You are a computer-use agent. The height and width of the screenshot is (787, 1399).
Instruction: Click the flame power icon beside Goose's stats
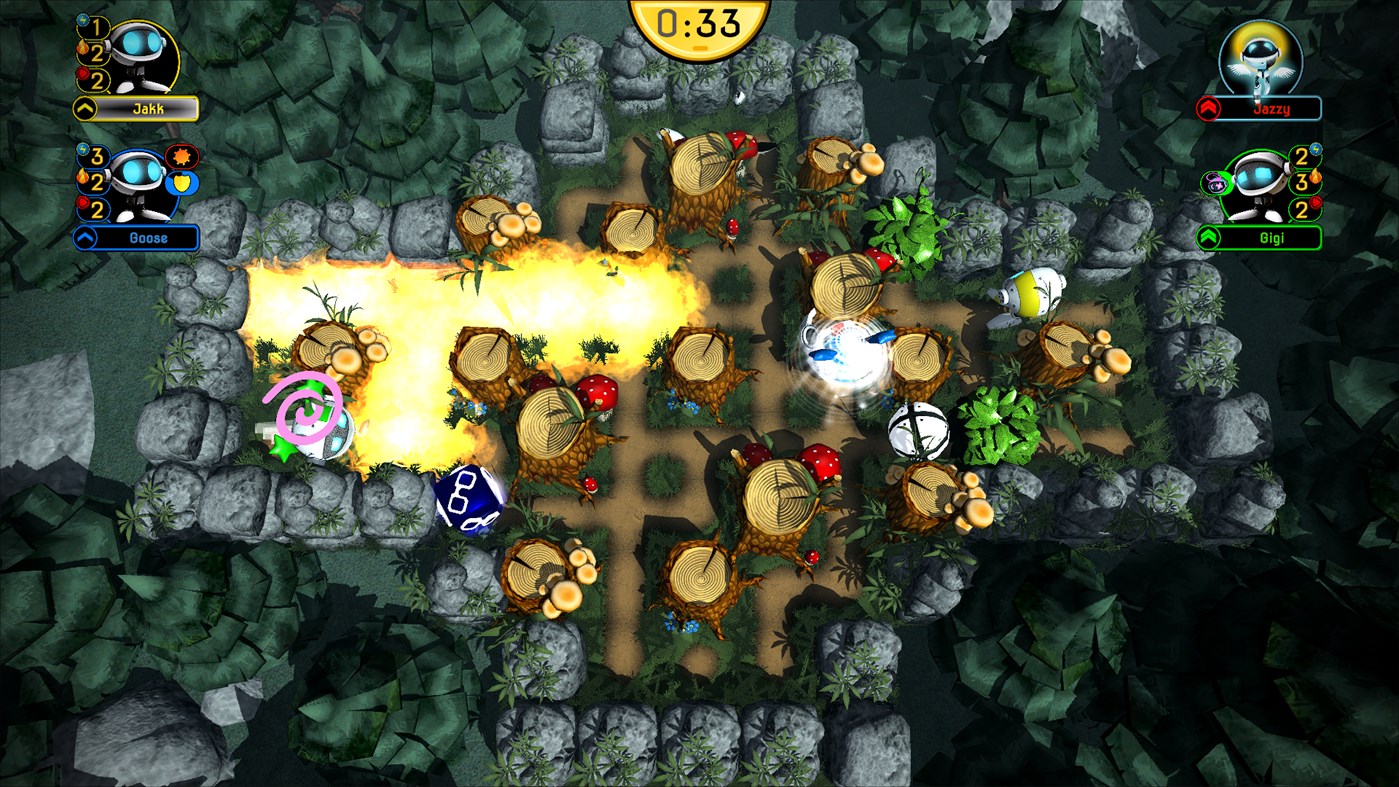coord(83,178)
